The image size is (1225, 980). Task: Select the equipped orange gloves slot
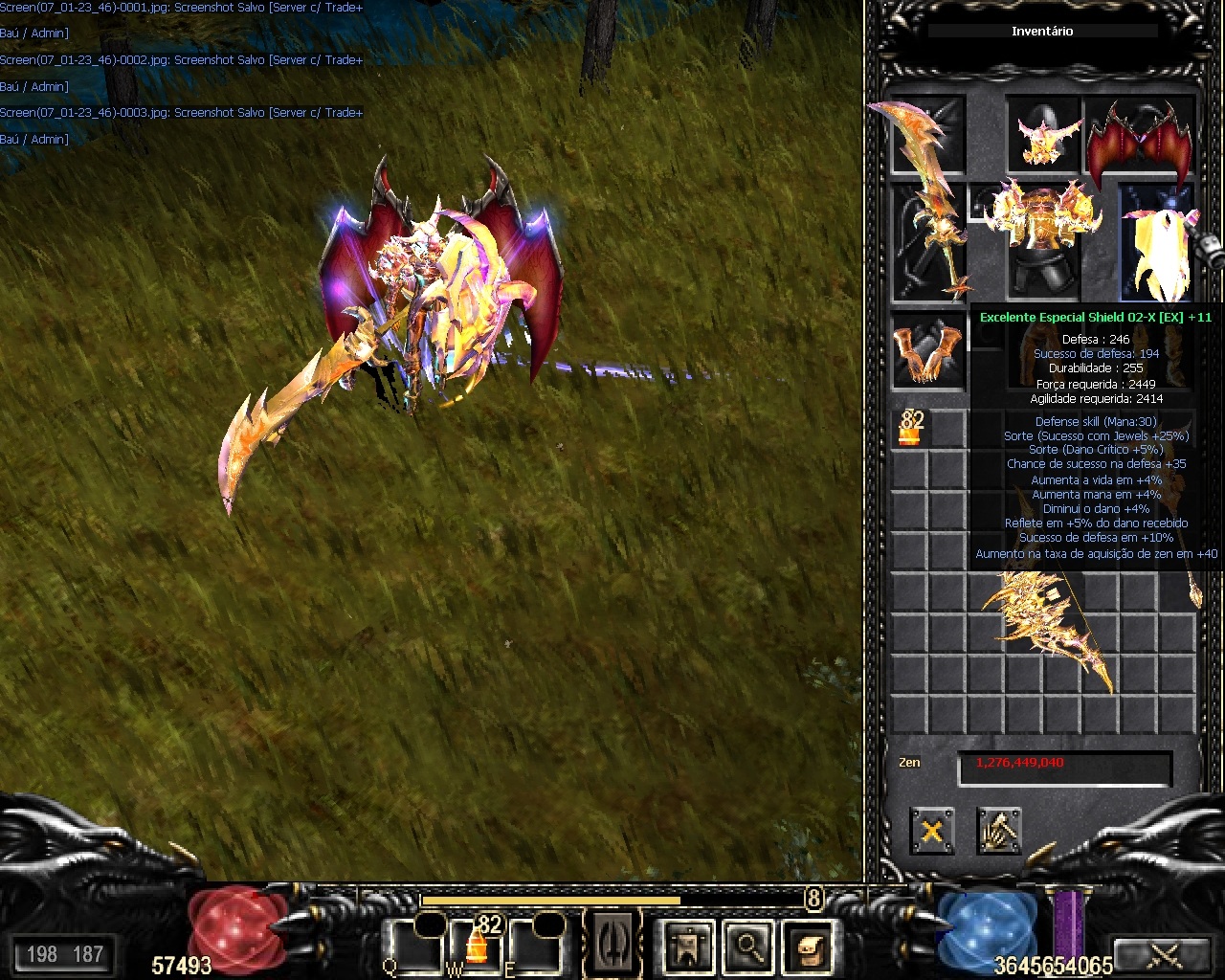coord(927,348)
